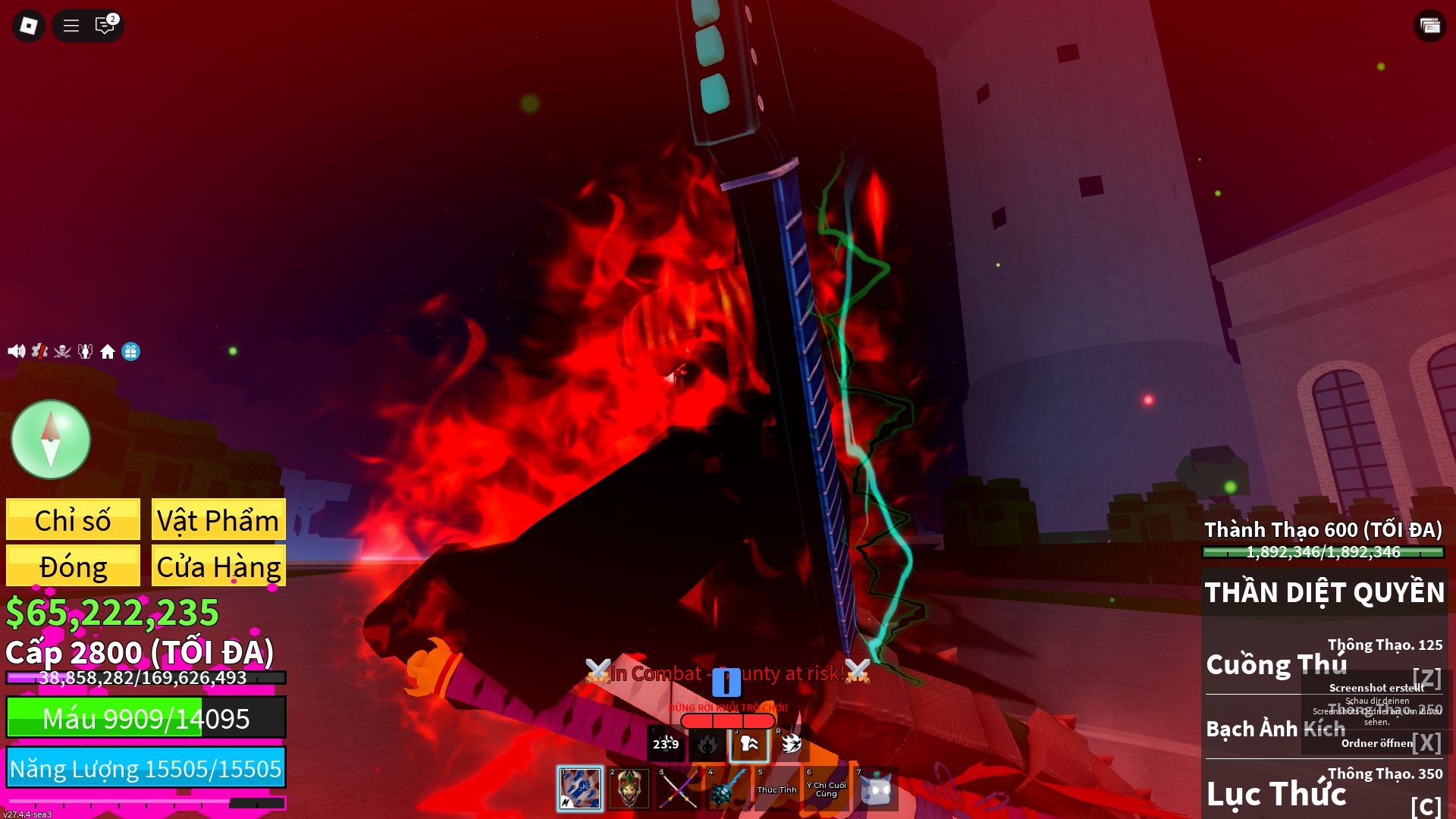Click the Đóng button

click(73, 566)
